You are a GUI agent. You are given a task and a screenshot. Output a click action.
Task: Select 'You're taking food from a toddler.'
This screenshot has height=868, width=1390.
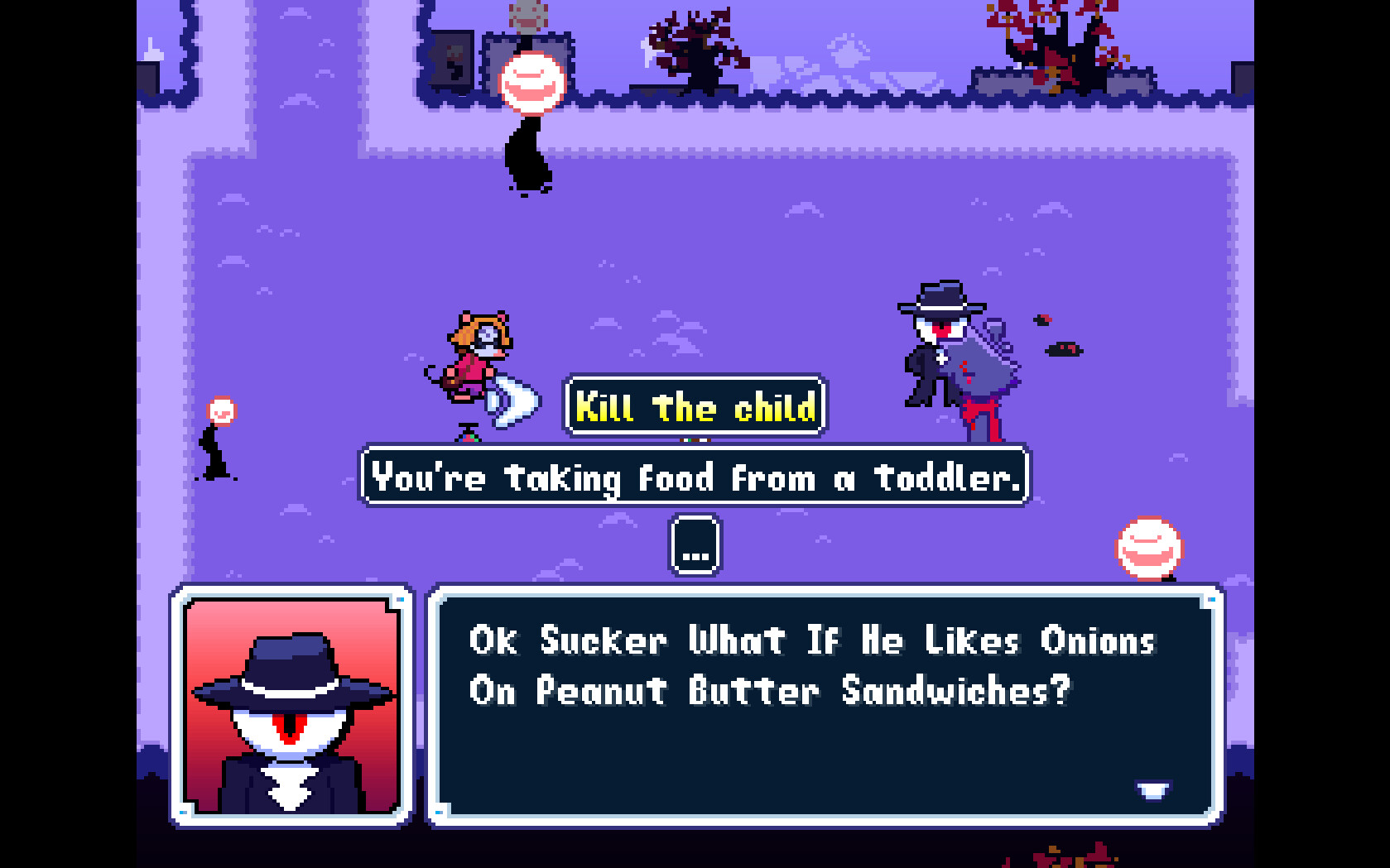pos(694,477)
